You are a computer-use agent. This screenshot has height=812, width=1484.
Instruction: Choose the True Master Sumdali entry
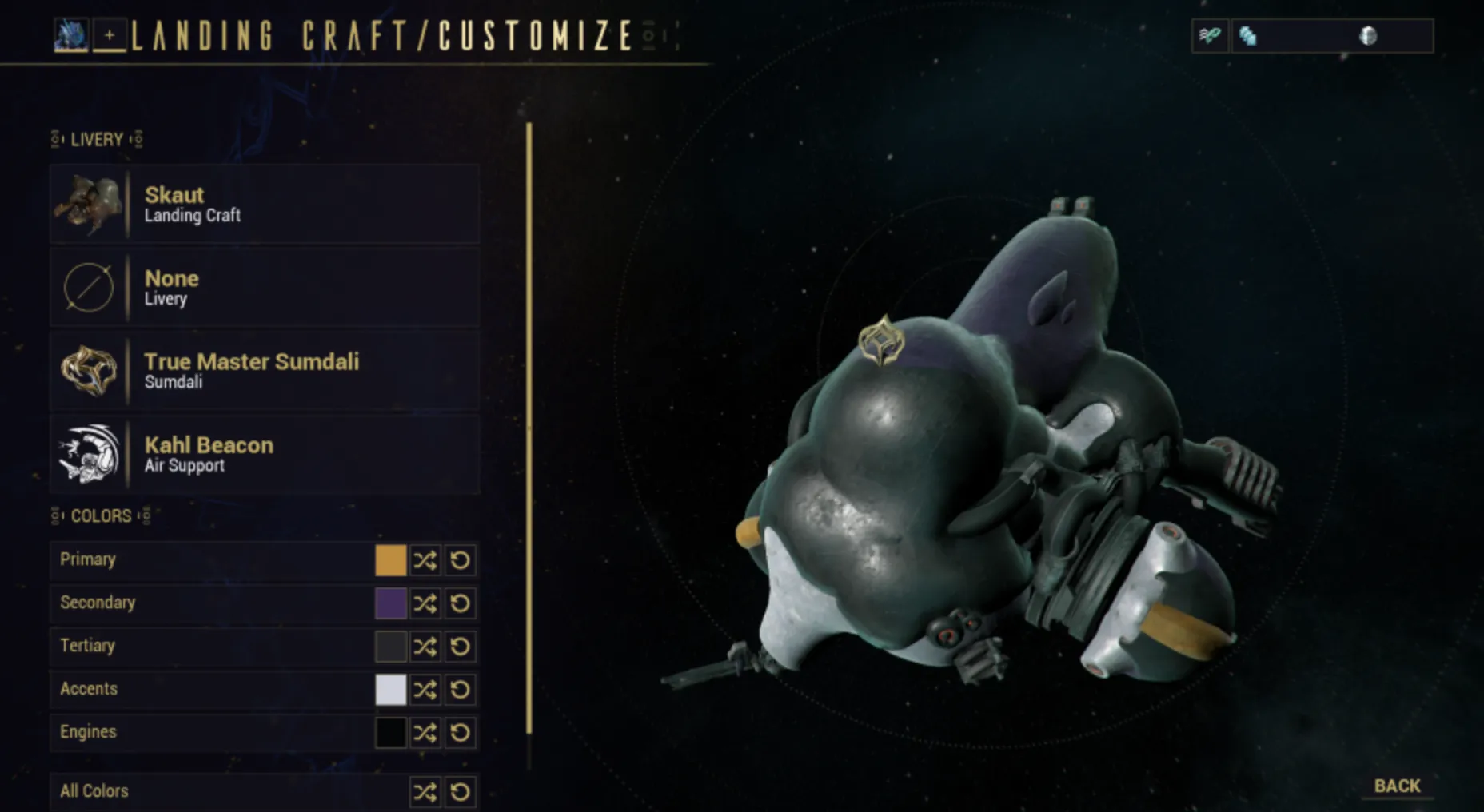(x=264, y=371)
